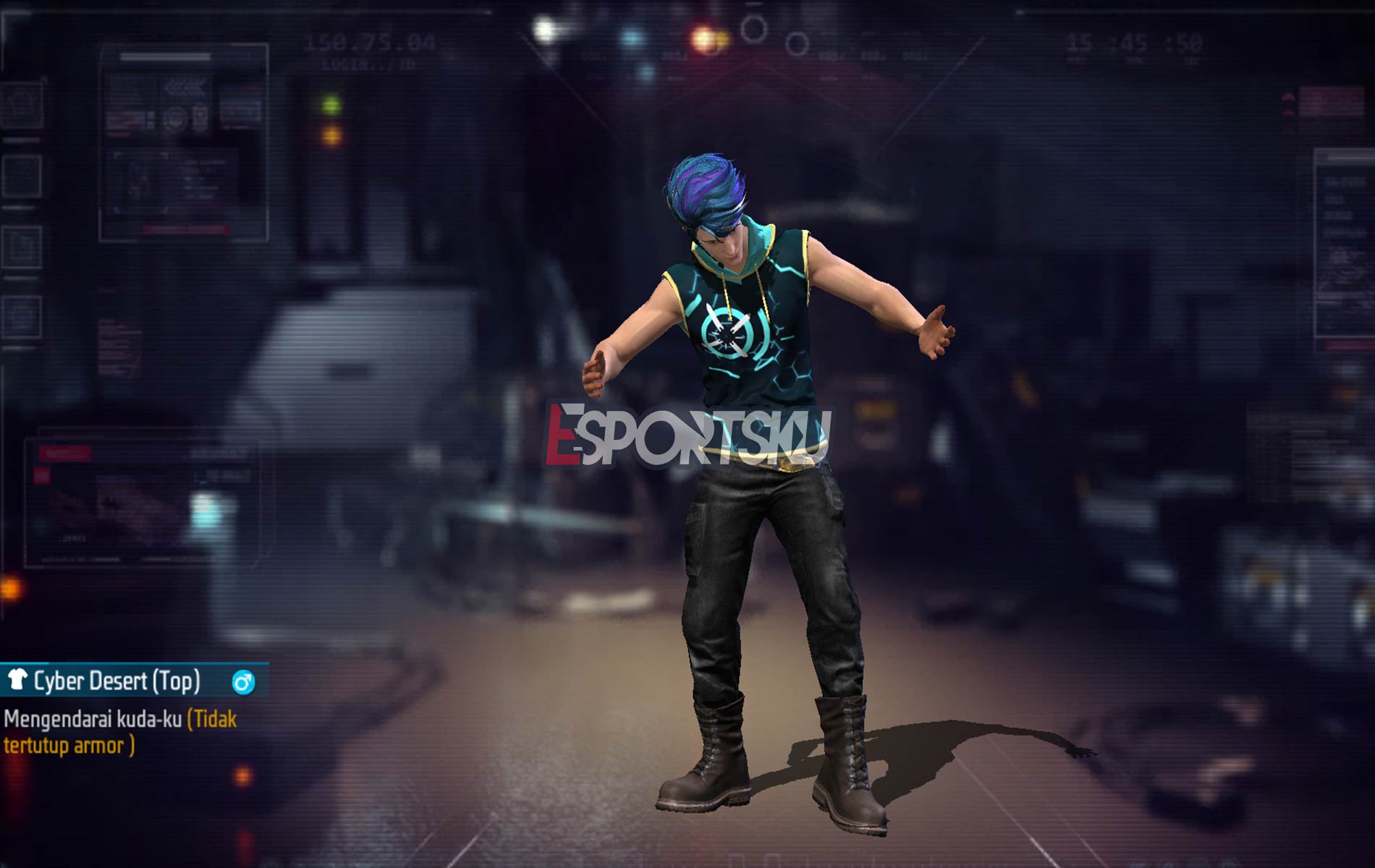This screenshot has height=868, width=1375.
Task: Tap the orange status indicator light
Action: pos(333,137)
